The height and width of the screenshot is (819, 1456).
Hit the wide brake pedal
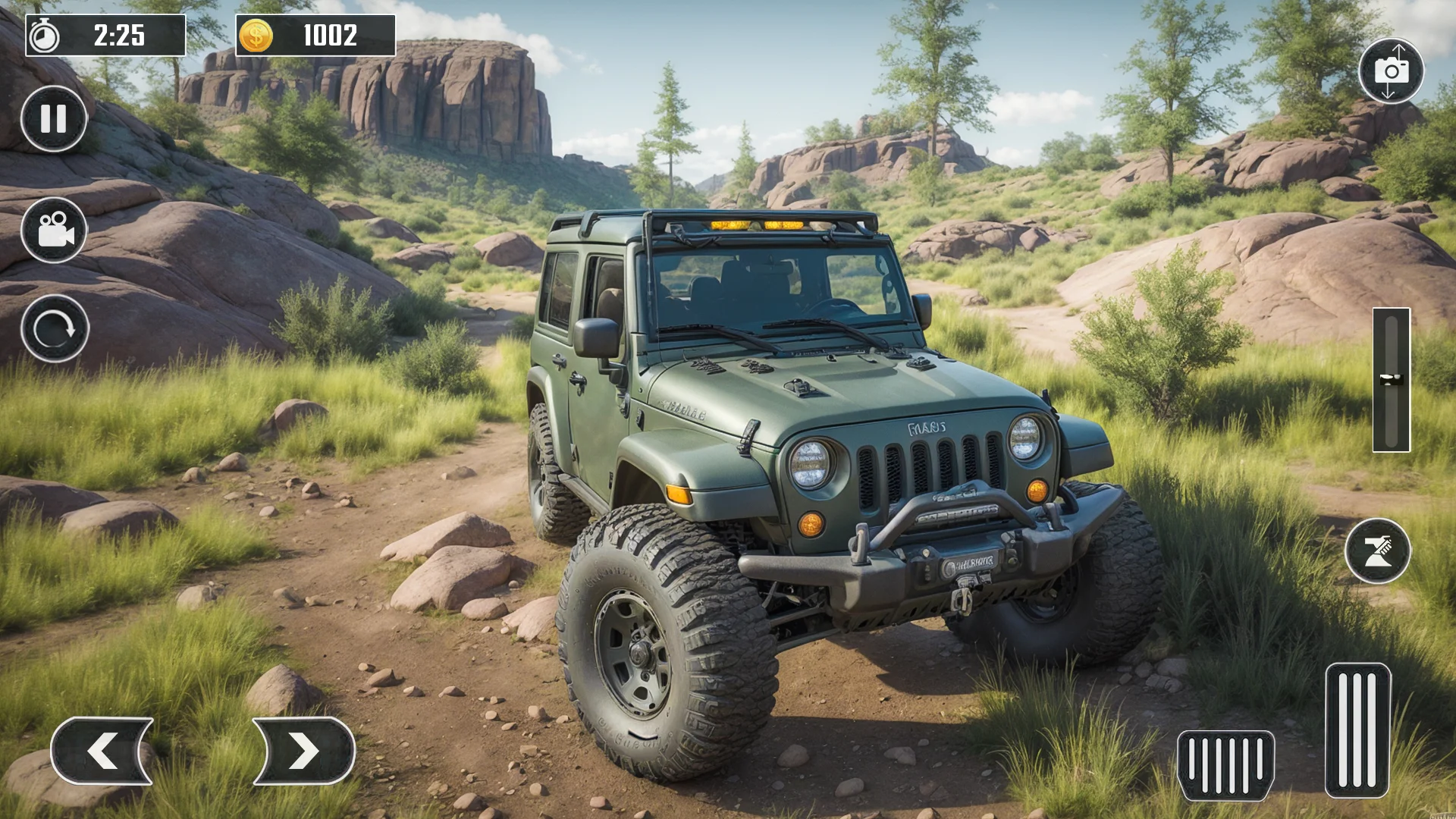point(1225,765)
